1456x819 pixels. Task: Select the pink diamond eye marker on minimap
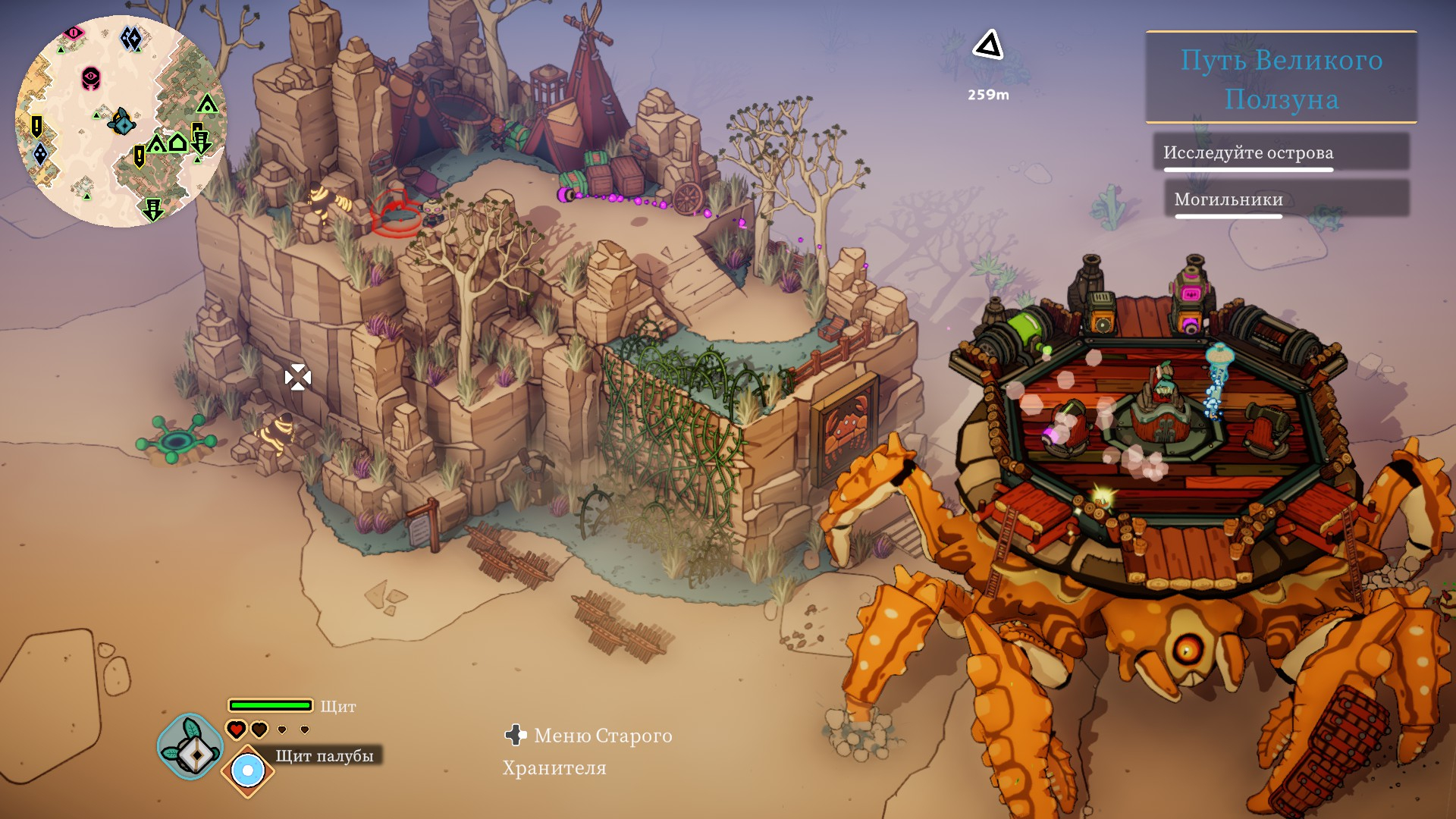pos(74,33)
